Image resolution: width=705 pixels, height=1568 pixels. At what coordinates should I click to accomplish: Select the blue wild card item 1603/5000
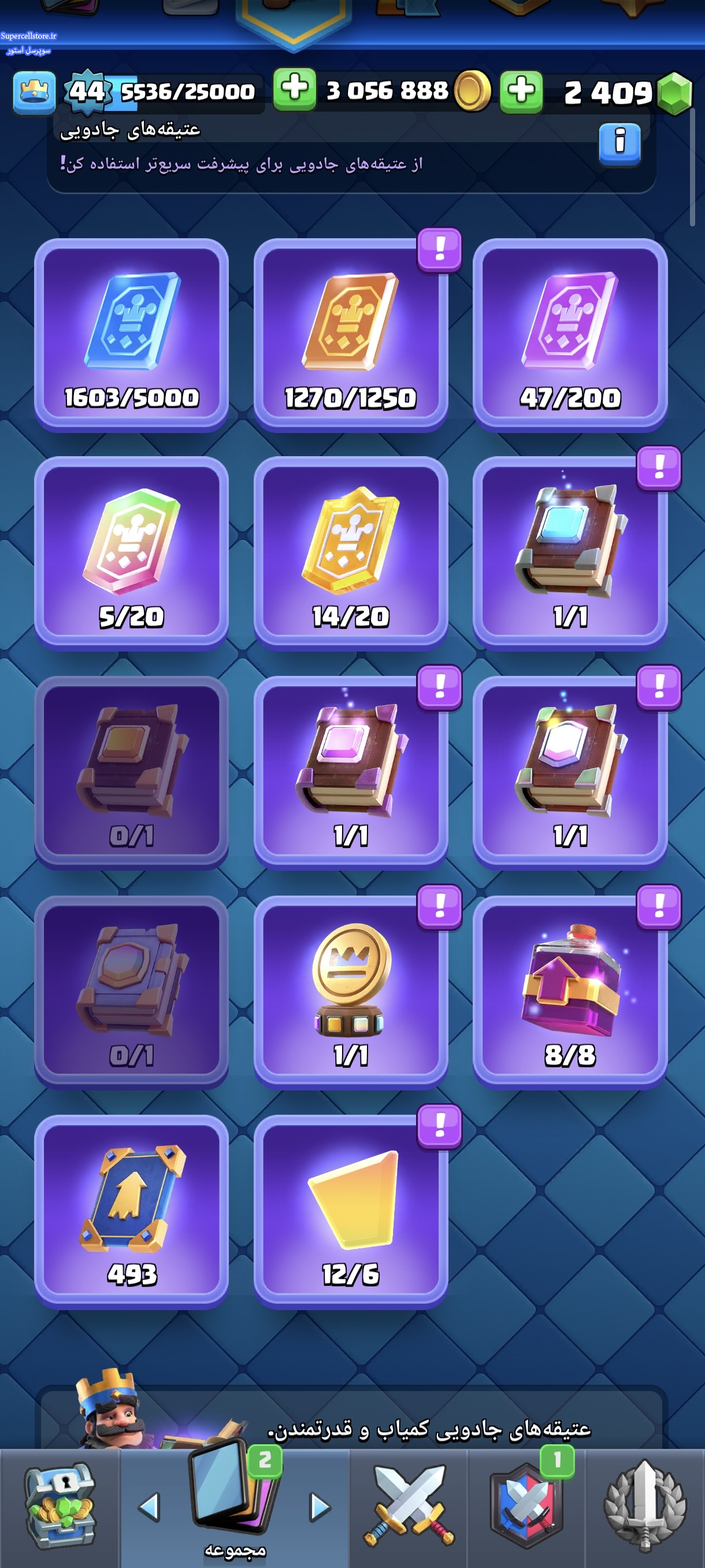(131, 335)
